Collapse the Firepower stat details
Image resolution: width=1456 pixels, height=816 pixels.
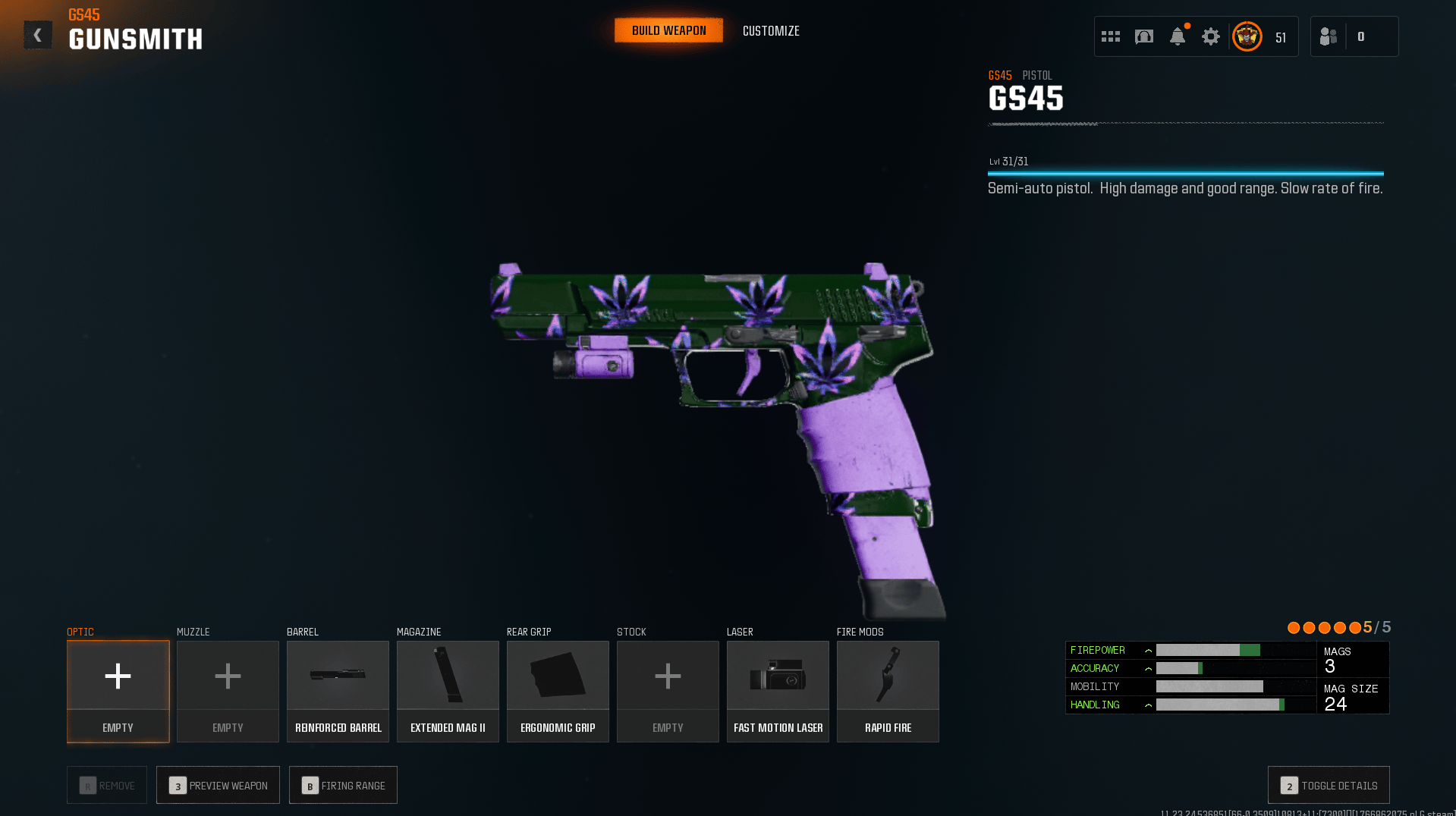(x=1148, y=650)
